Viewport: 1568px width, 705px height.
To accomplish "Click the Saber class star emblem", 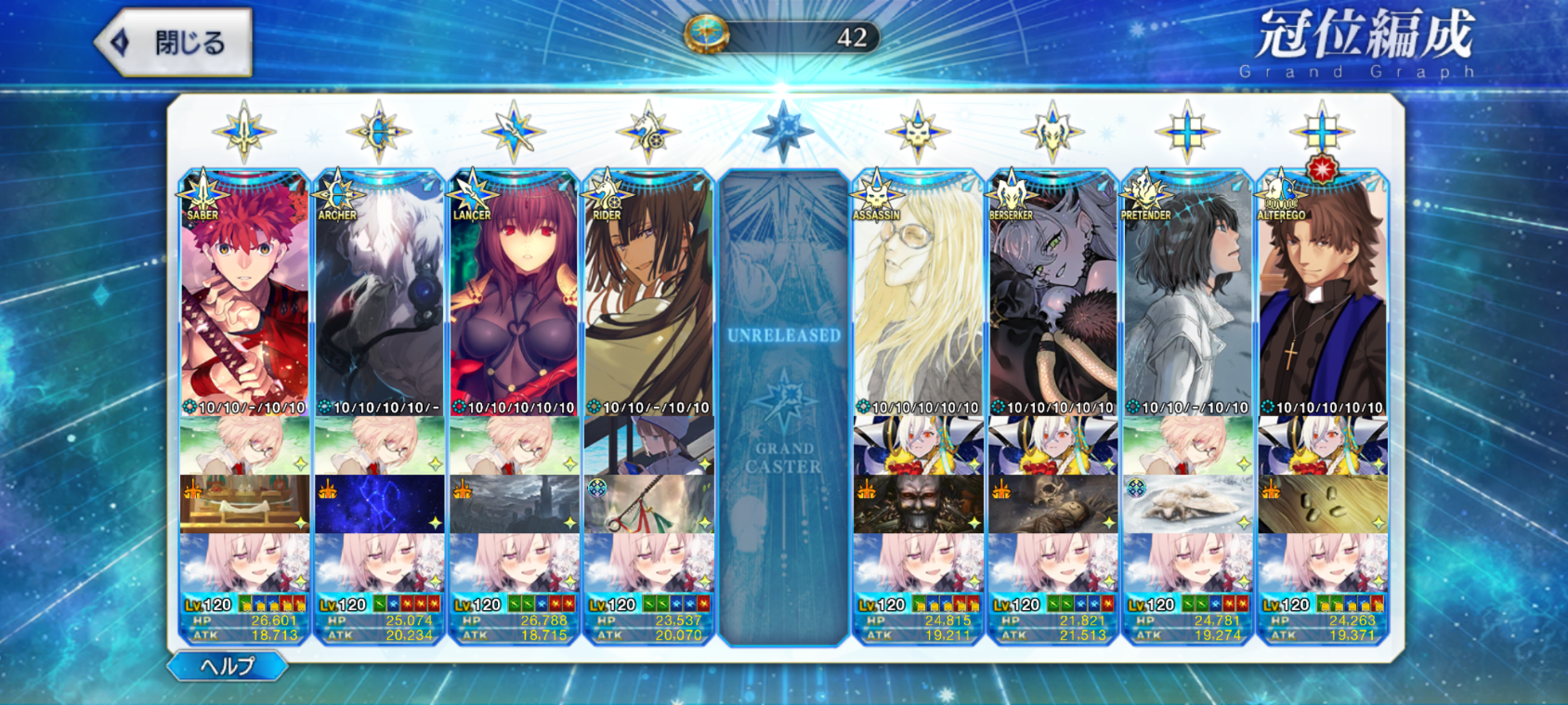I will click(x=244, y=132).
